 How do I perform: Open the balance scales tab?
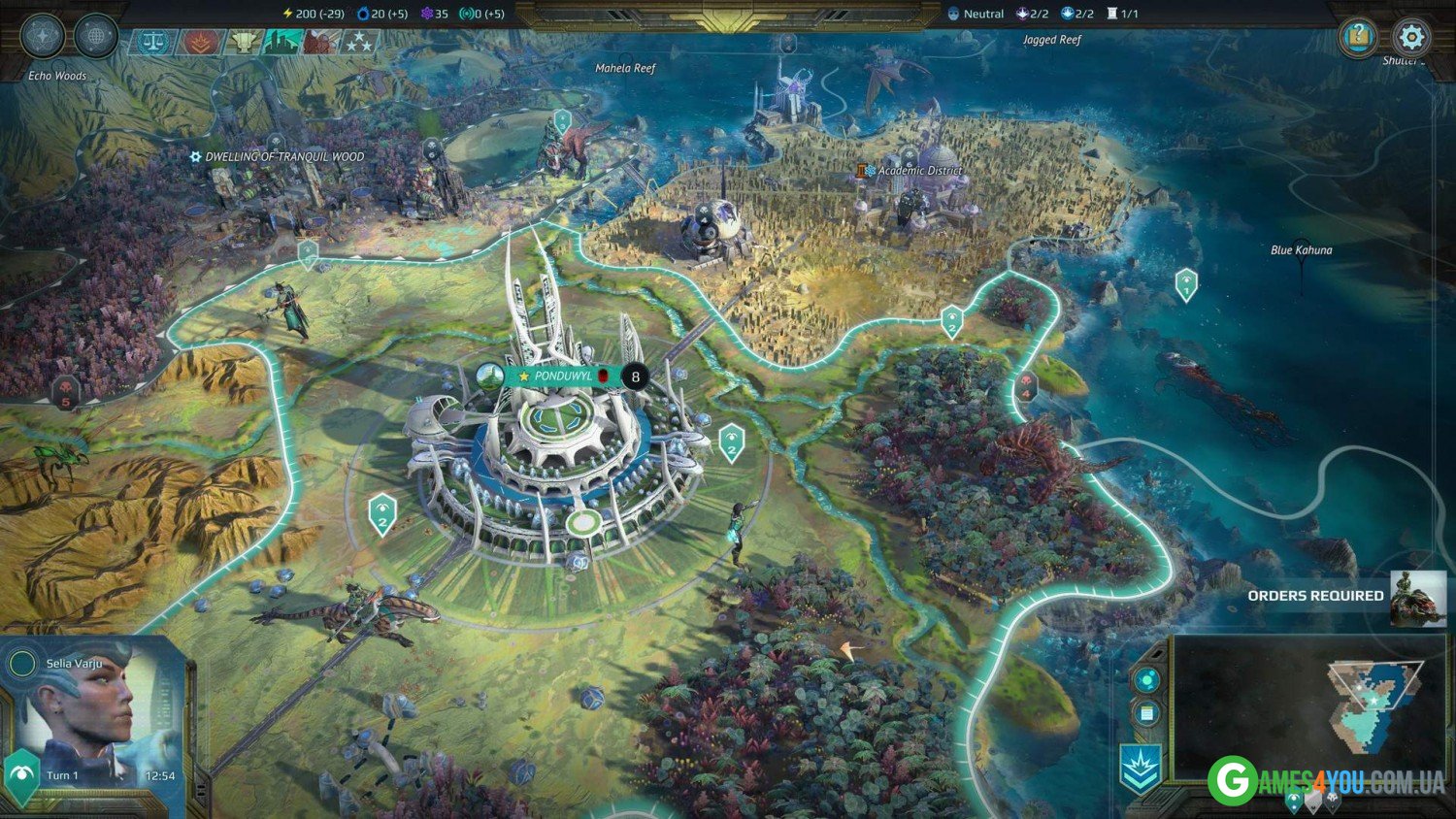153,42
